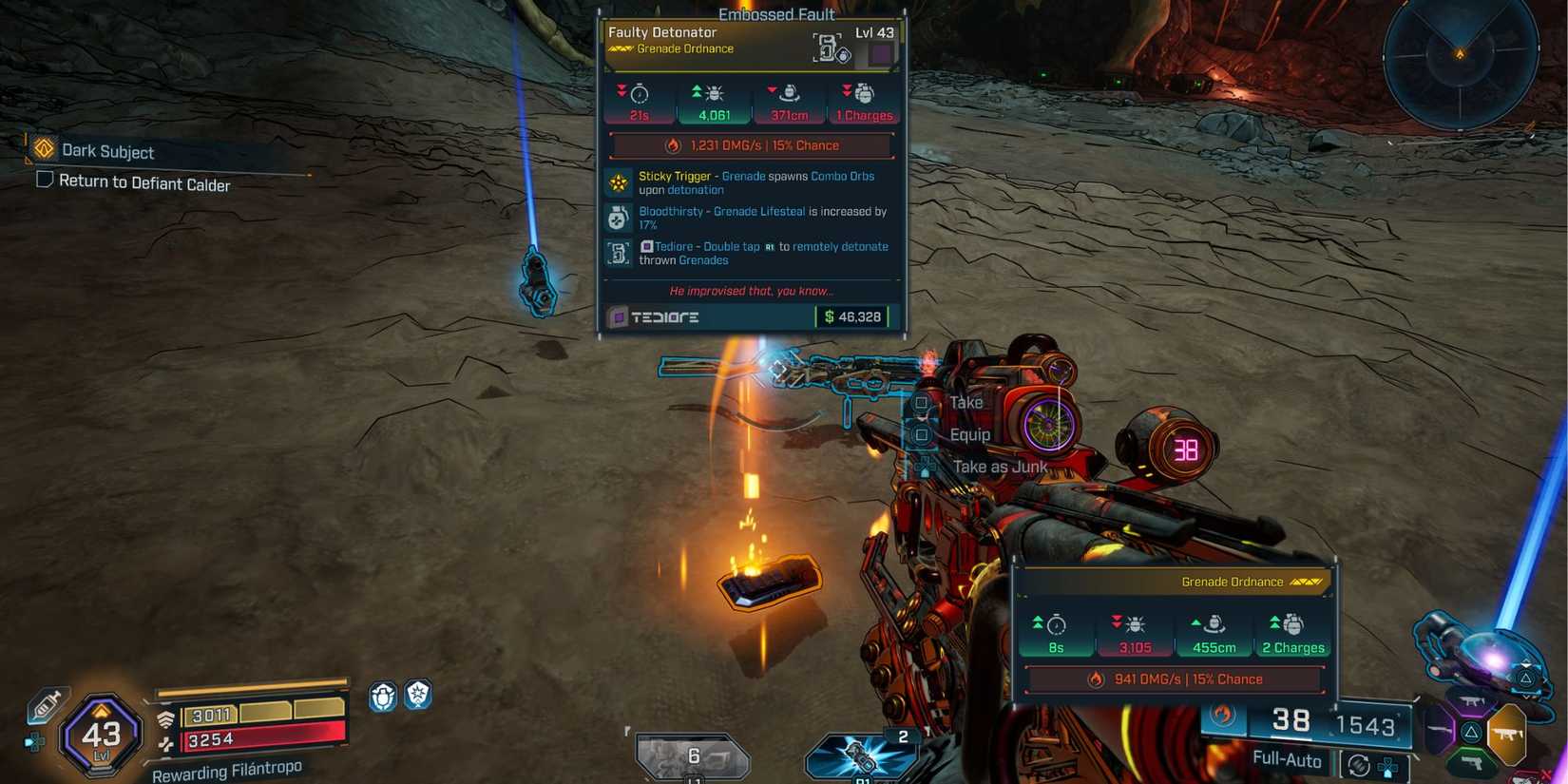The image size is (1568, 784).
Task: Select the gold SMG slot on the weapon wheel
Action: tap(1507, 734)
